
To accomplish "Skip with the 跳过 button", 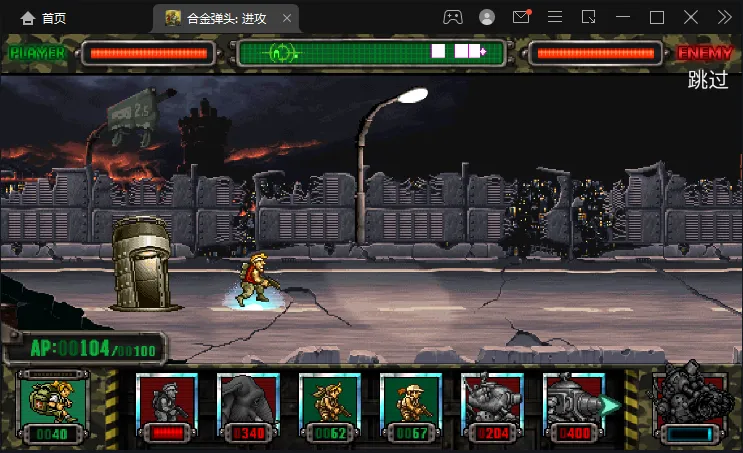I will click(x=708, y=81).
